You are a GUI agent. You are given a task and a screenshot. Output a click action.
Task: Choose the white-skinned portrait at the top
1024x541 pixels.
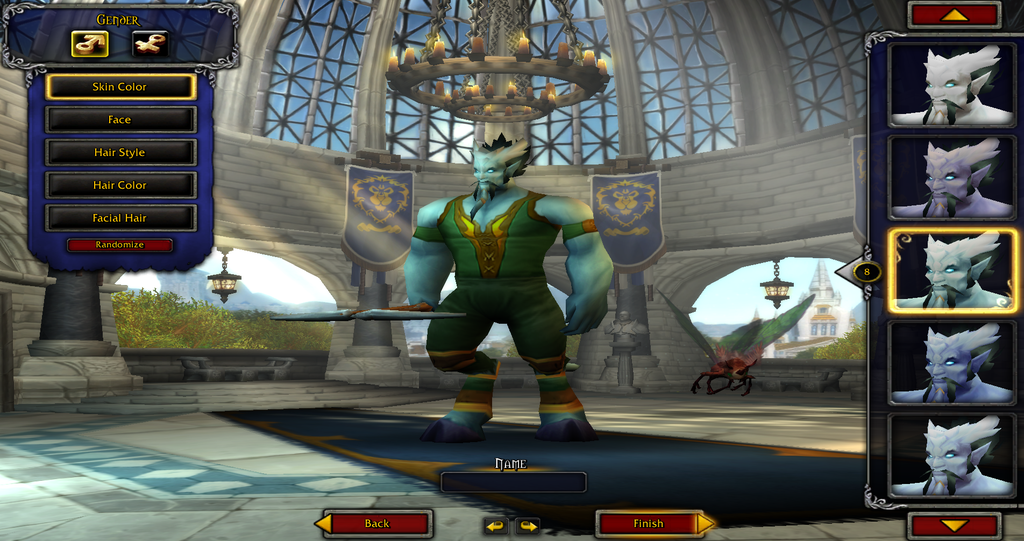pyautogui.click(x=951, y=85)
